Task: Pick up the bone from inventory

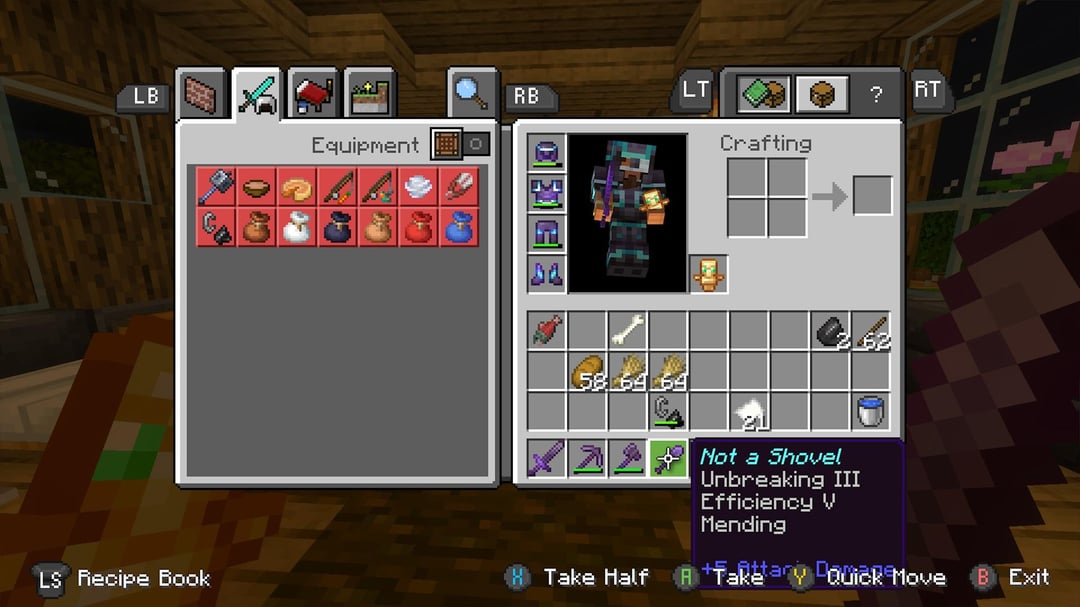Action: click(x=628, y=330)
